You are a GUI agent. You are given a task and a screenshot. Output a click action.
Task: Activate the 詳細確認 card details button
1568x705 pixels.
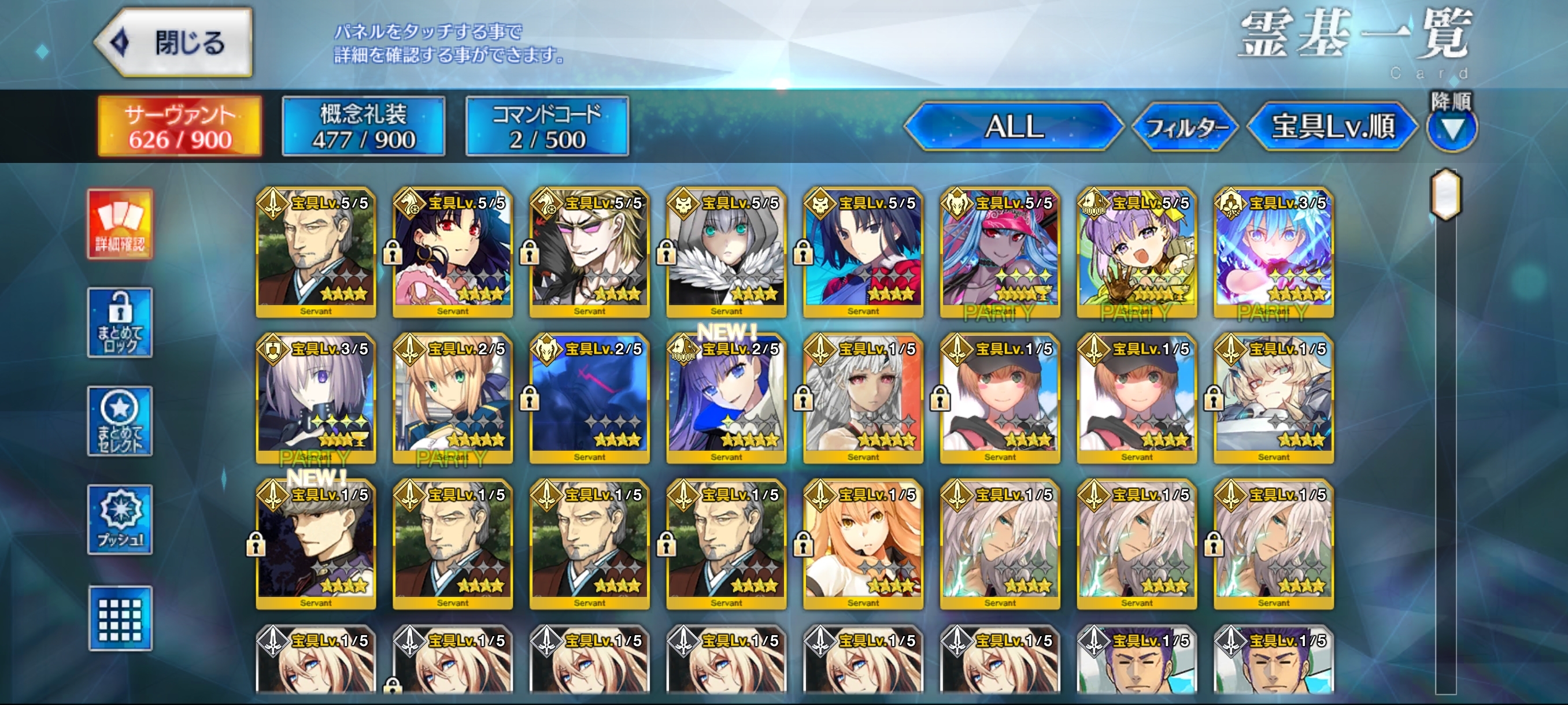coord(120,224)
